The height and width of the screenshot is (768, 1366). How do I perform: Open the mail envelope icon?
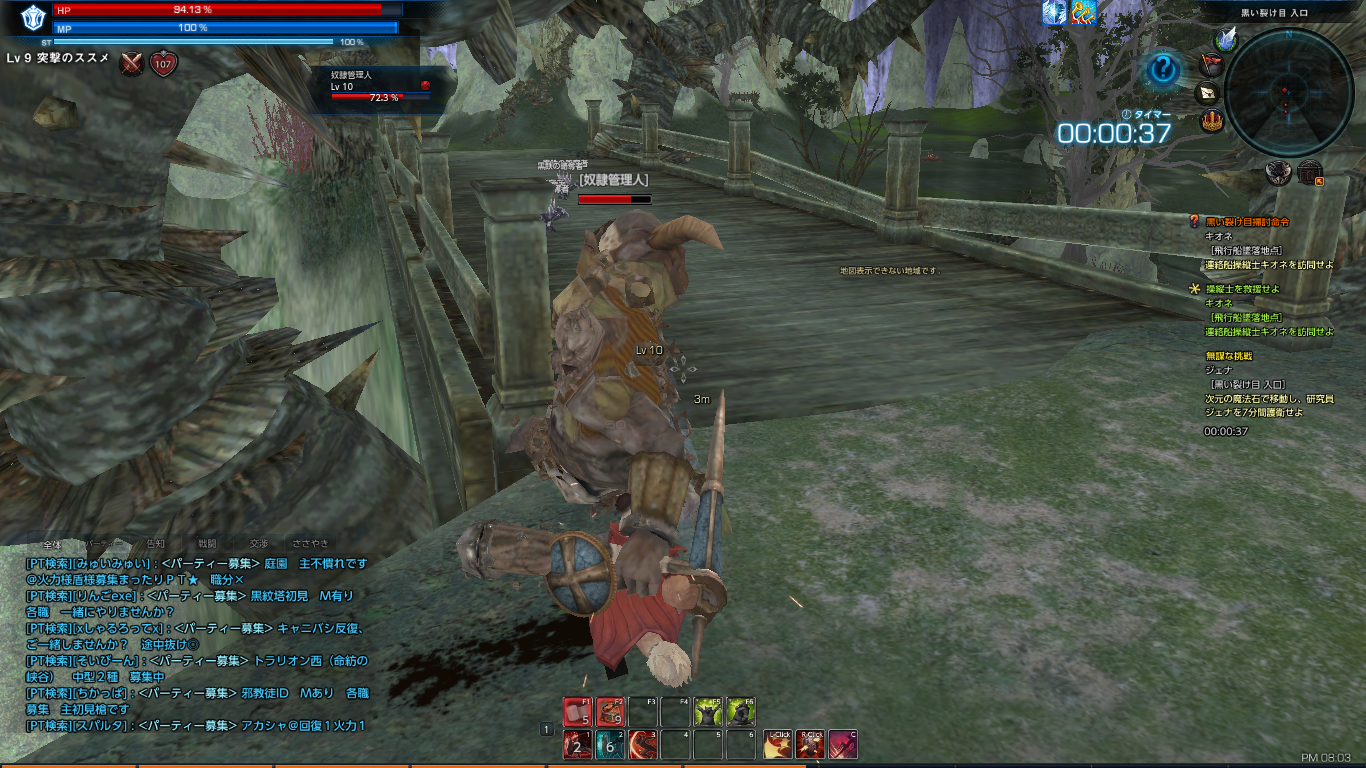click(1208, 93)
